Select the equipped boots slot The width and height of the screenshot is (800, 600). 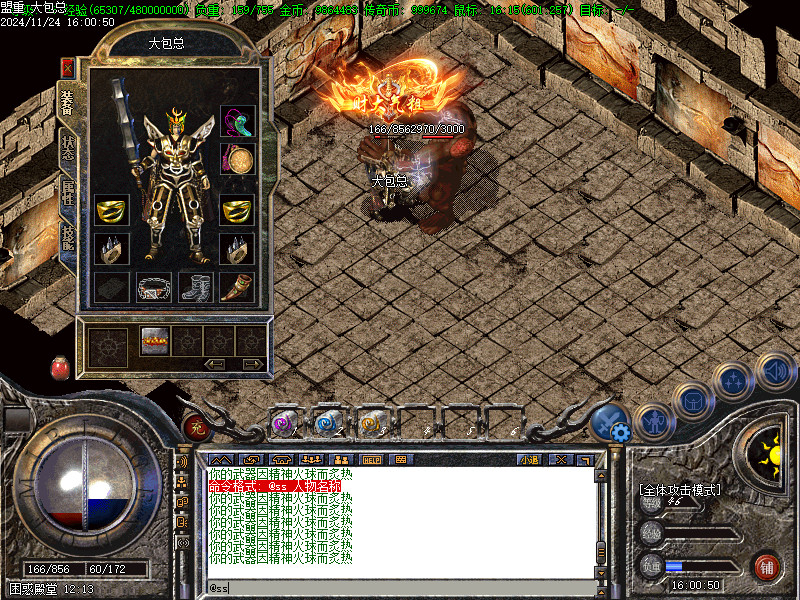pyautogui.click(x=195, y=288)
